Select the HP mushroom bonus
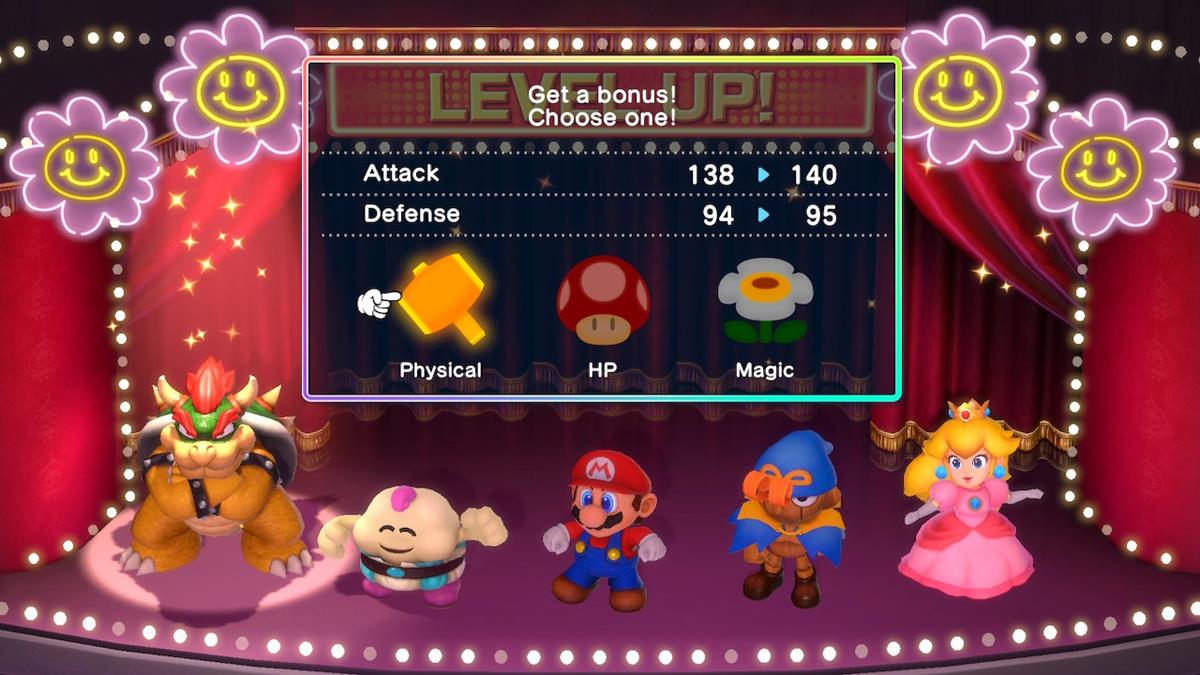The image size is (1200, 675). (x=602, y=300)
